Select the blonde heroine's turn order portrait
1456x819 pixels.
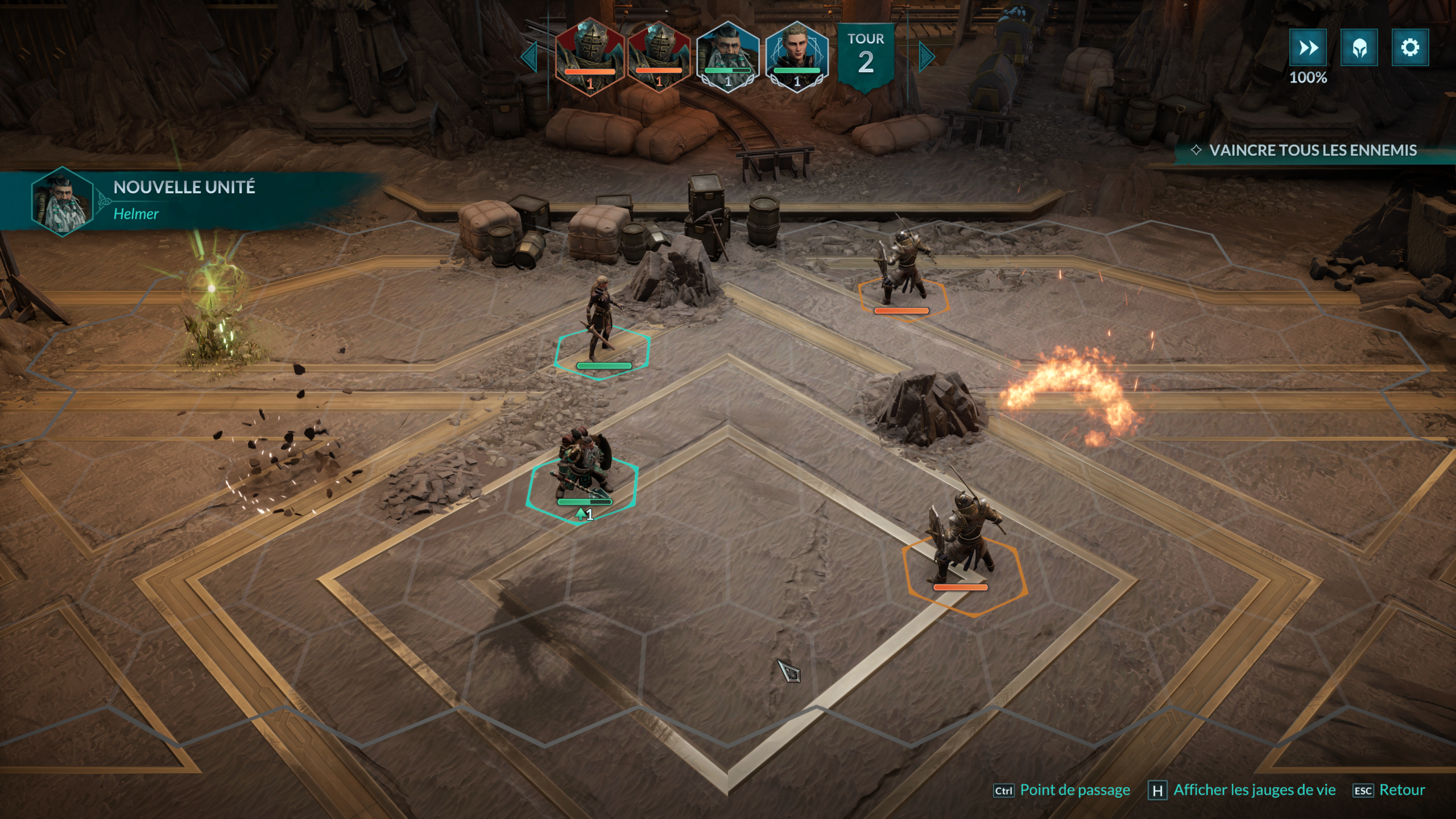pyautogui.click(x=796, y=55)
